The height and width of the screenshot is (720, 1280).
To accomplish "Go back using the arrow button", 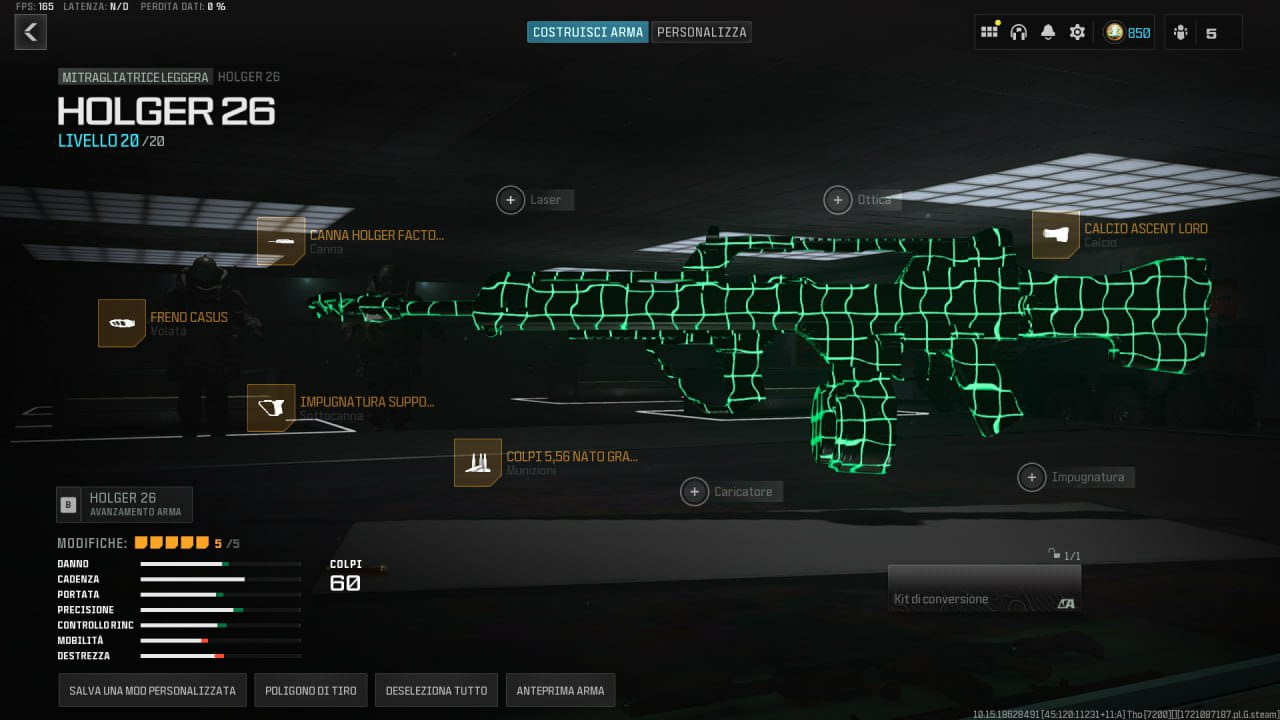I will (30, 32).
